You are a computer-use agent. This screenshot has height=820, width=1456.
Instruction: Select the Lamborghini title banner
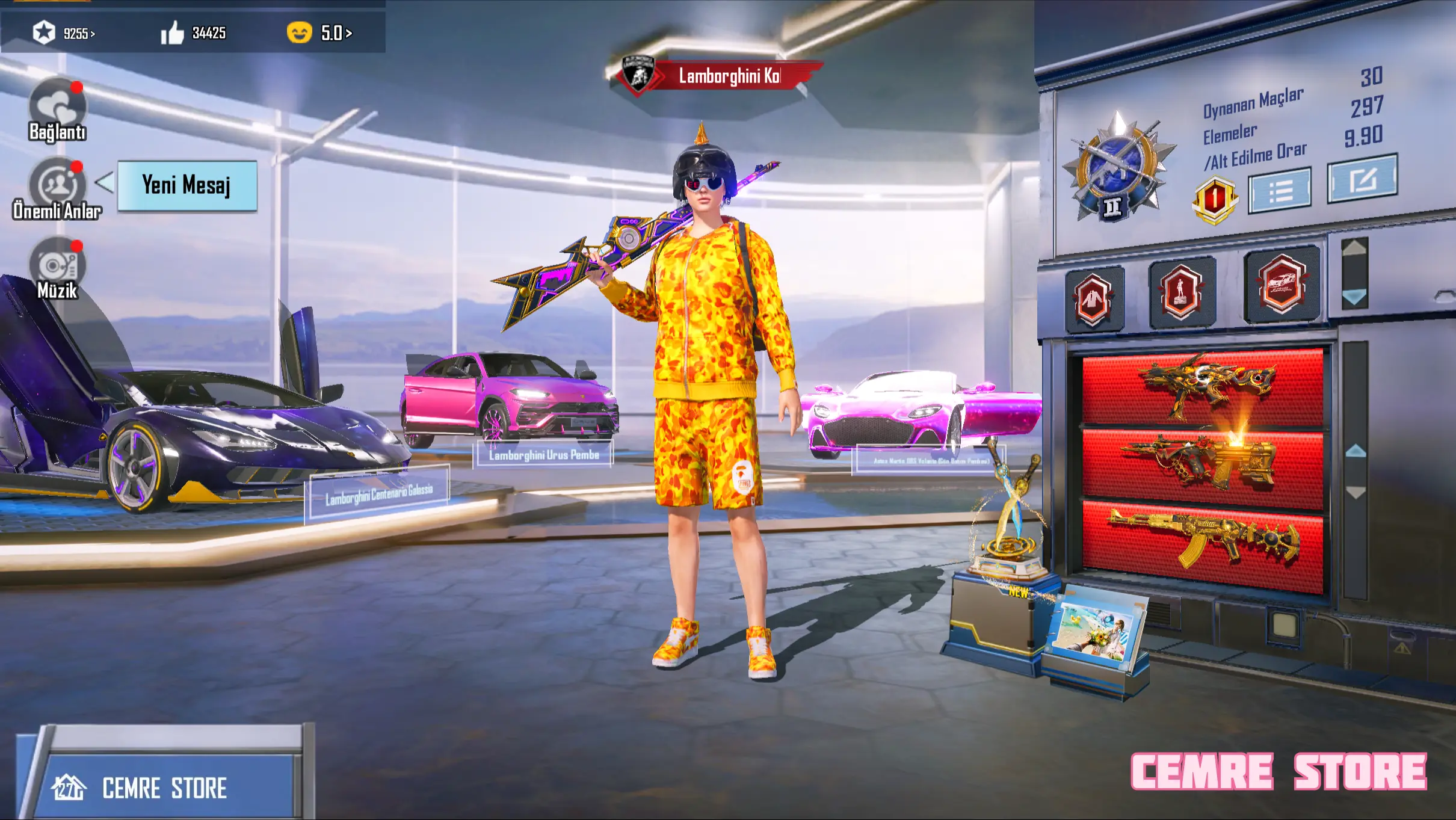(x=716, y=76)
